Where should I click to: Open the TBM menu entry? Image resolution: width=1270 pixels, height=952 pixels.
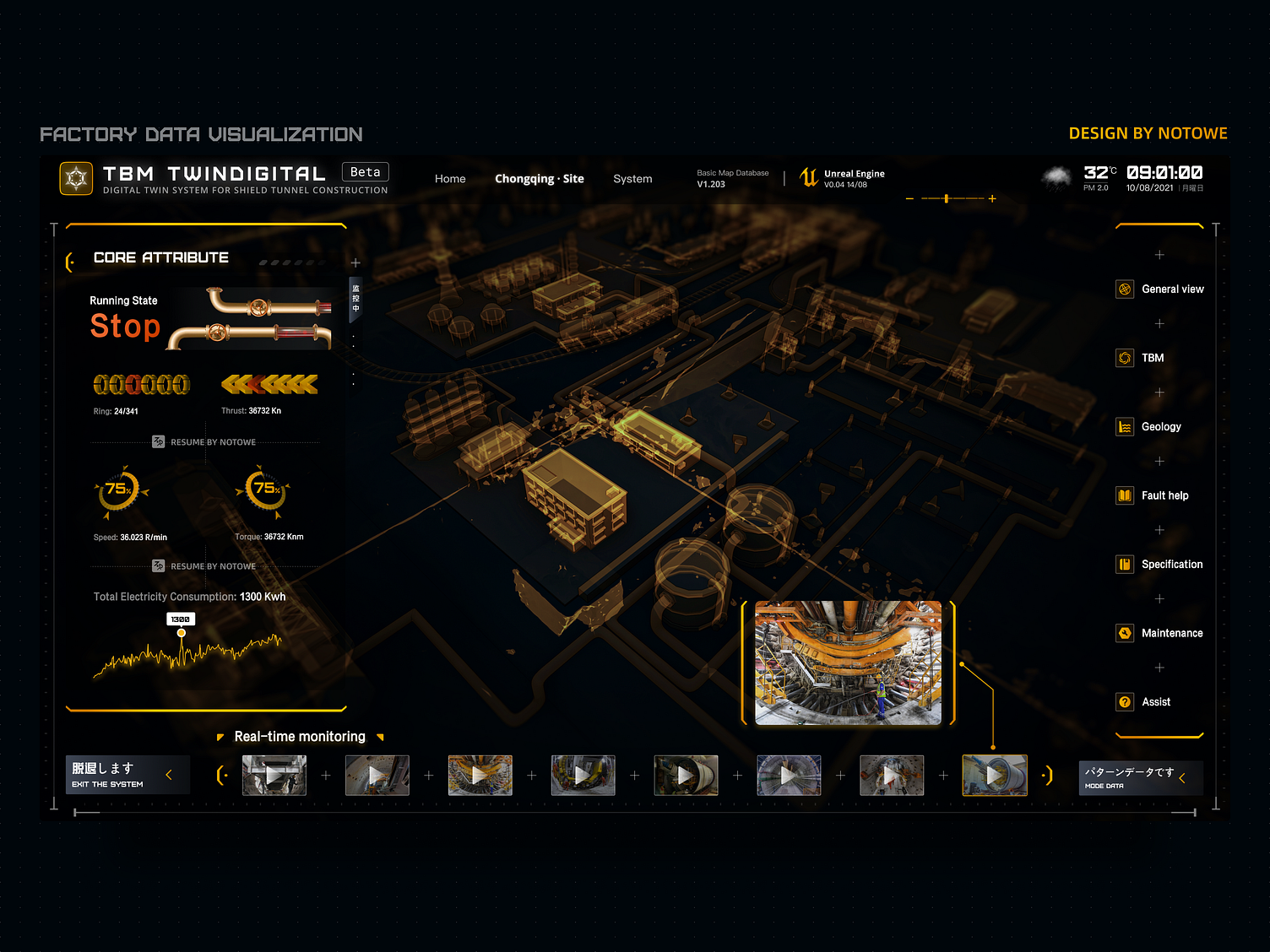coord(1141,358)
